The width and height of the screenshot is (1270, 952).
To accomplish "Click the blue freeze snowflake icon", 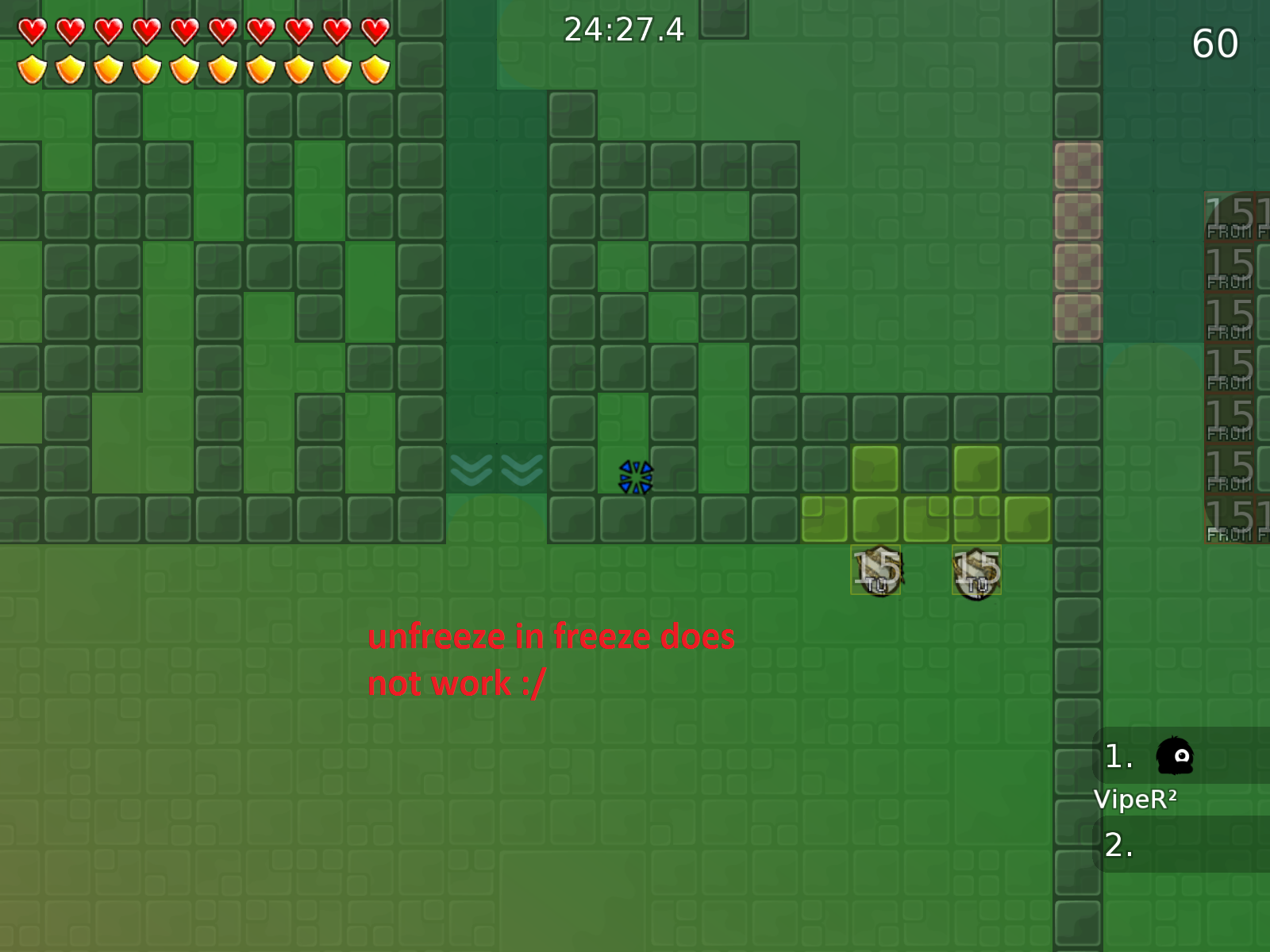I will click(635, 477).
